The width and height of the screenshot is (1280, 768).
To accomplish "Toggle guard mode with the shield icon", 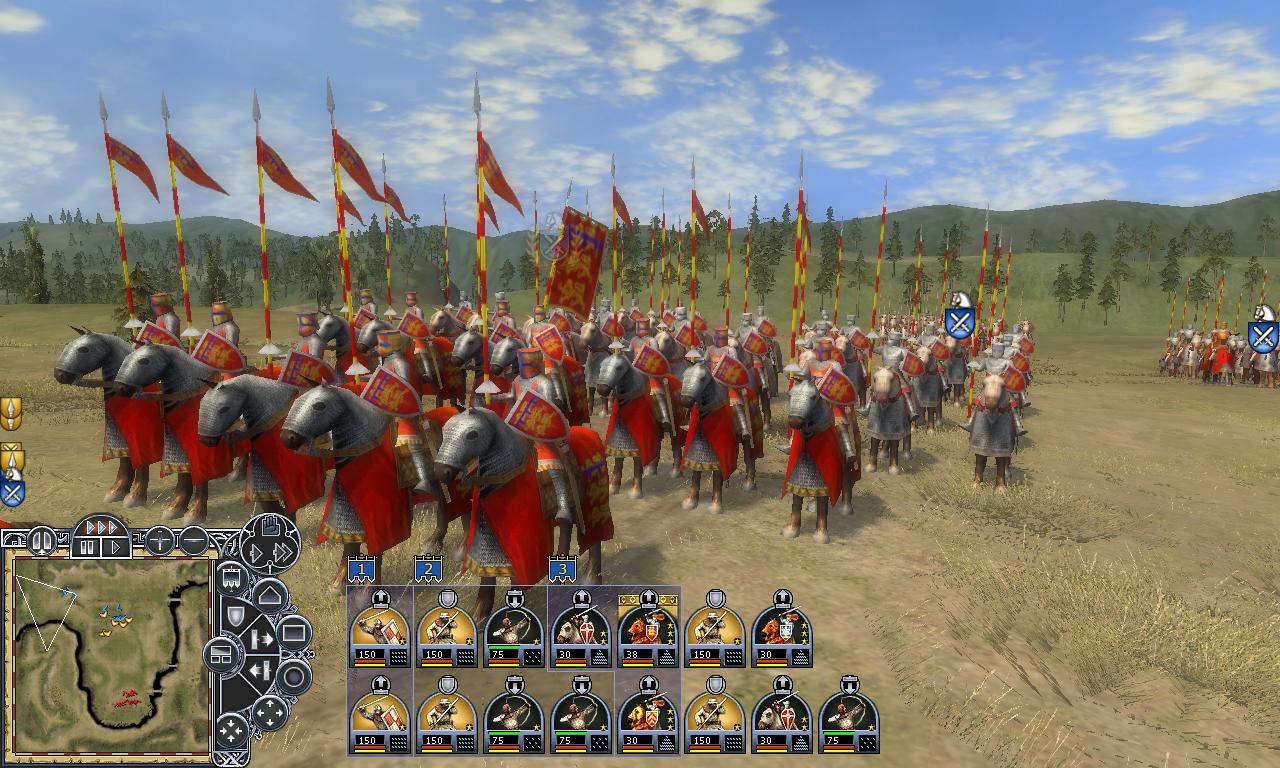I will pyautogui.click(x=236, y=615).
